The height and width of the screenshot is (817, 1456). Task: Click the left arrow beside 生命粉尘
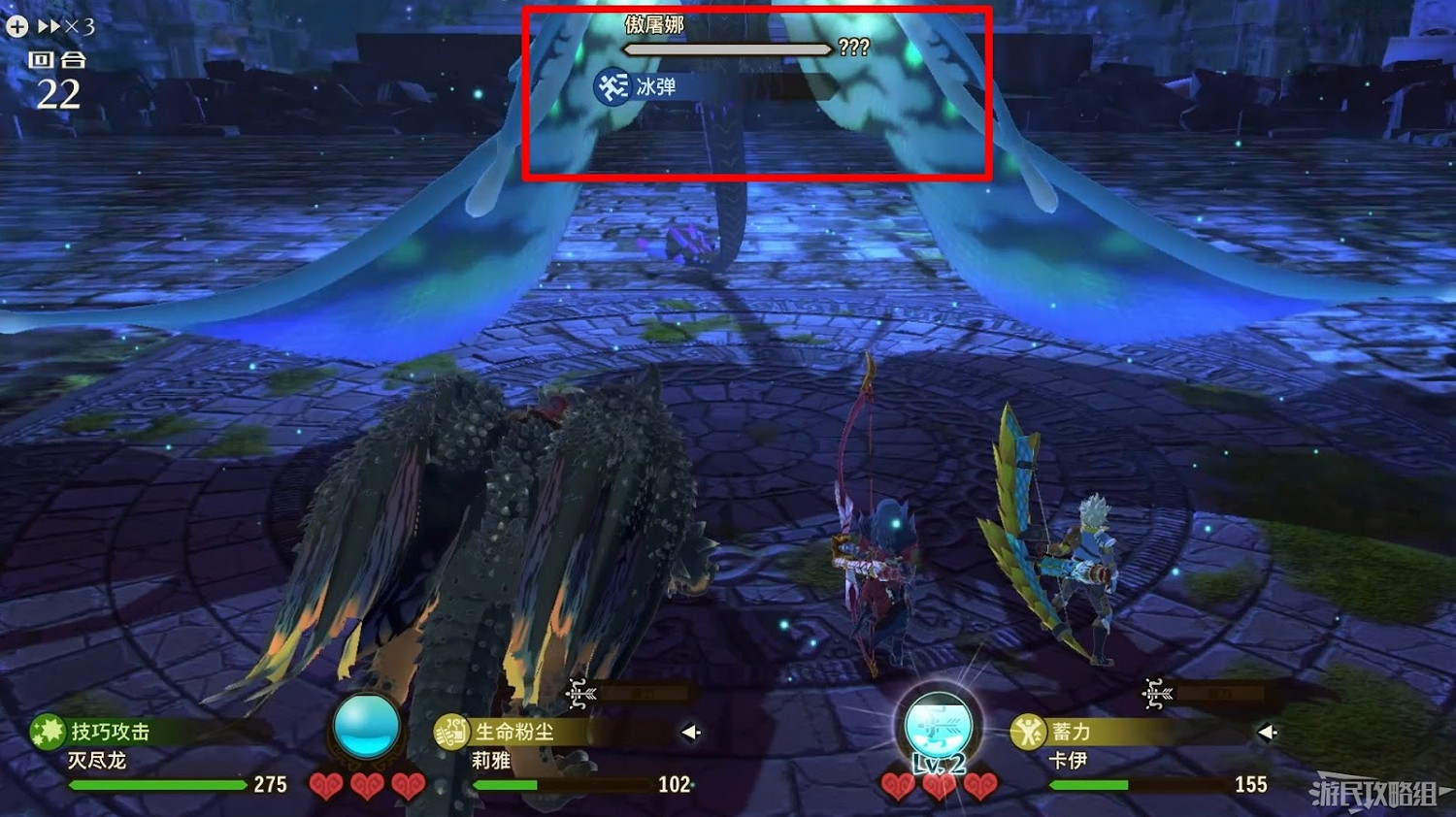pos(688,733)
